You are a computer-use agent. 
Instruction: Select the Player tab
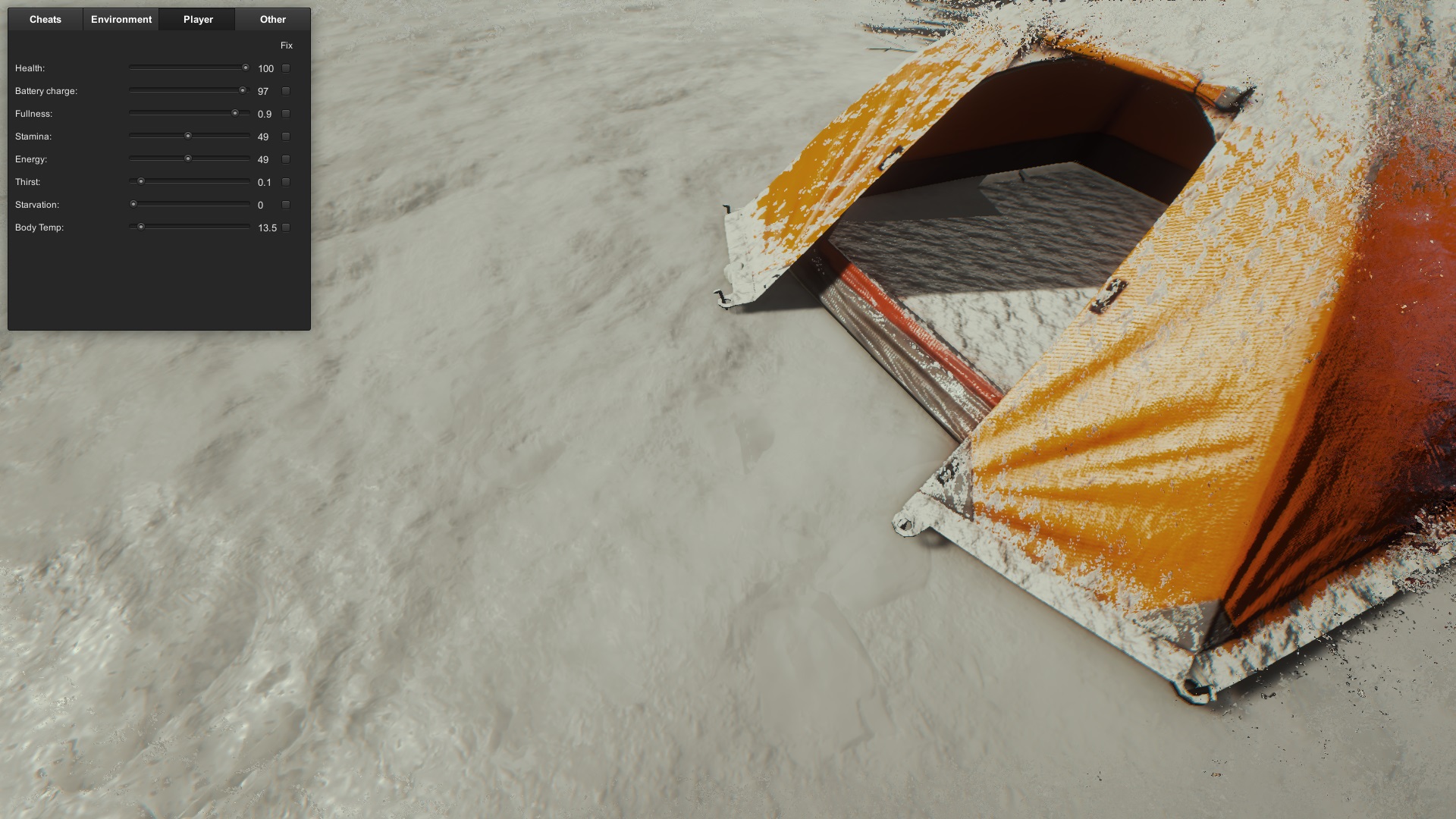pos(198,20)
